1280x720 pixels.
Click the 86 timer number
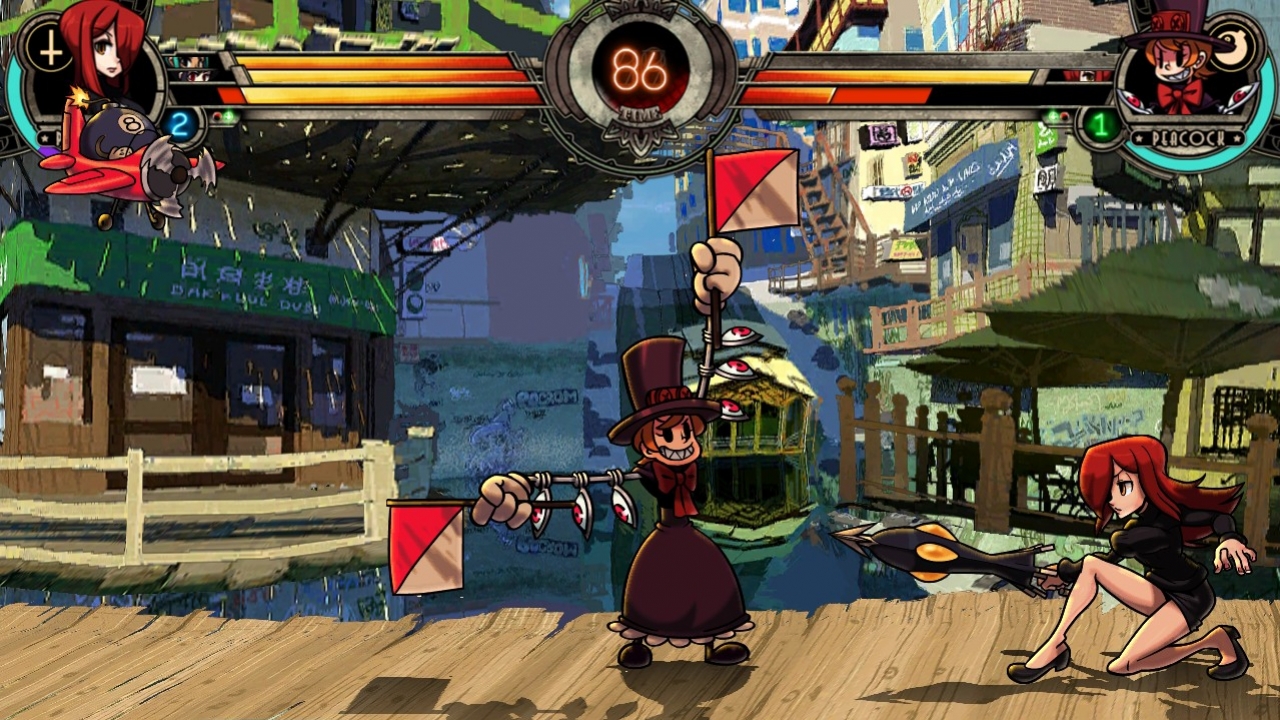[x=640, y=70]
